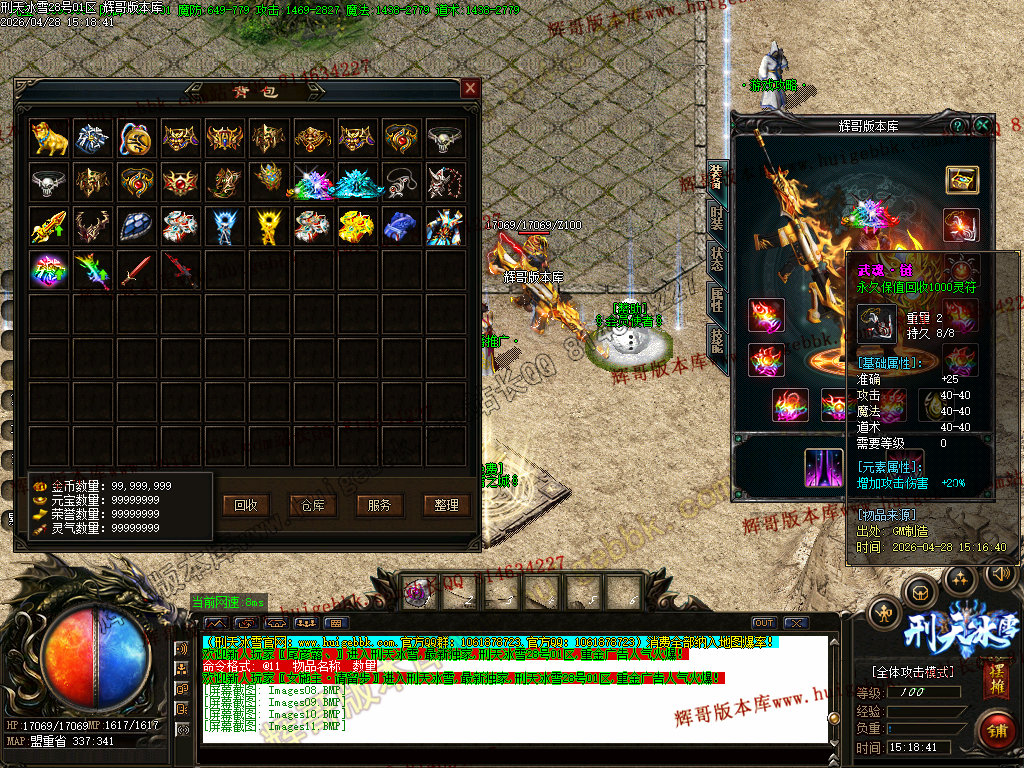Select the blue scaled shield item
This screenshot has width=1024, height=768.
pos(137,226)
